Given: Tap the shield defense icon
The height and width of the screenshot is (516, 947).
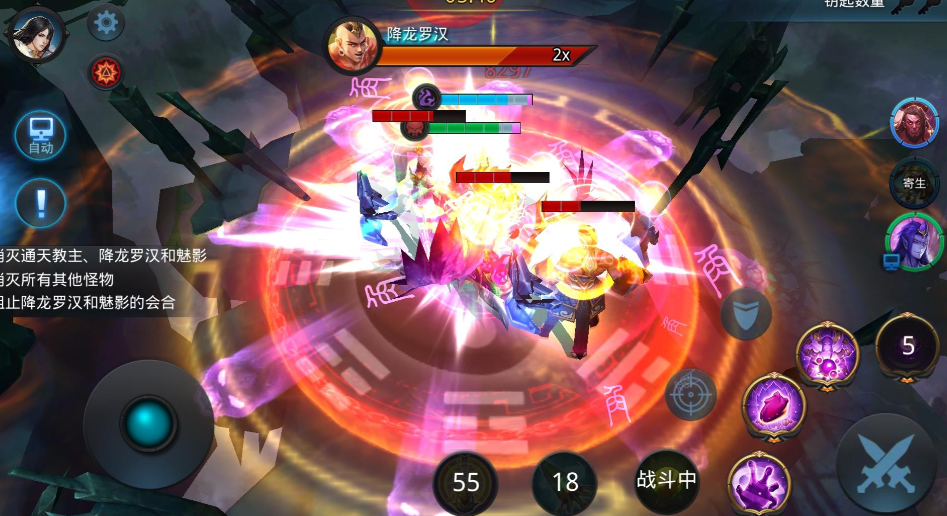Looking at the screenshot, I should pos(746,313).
